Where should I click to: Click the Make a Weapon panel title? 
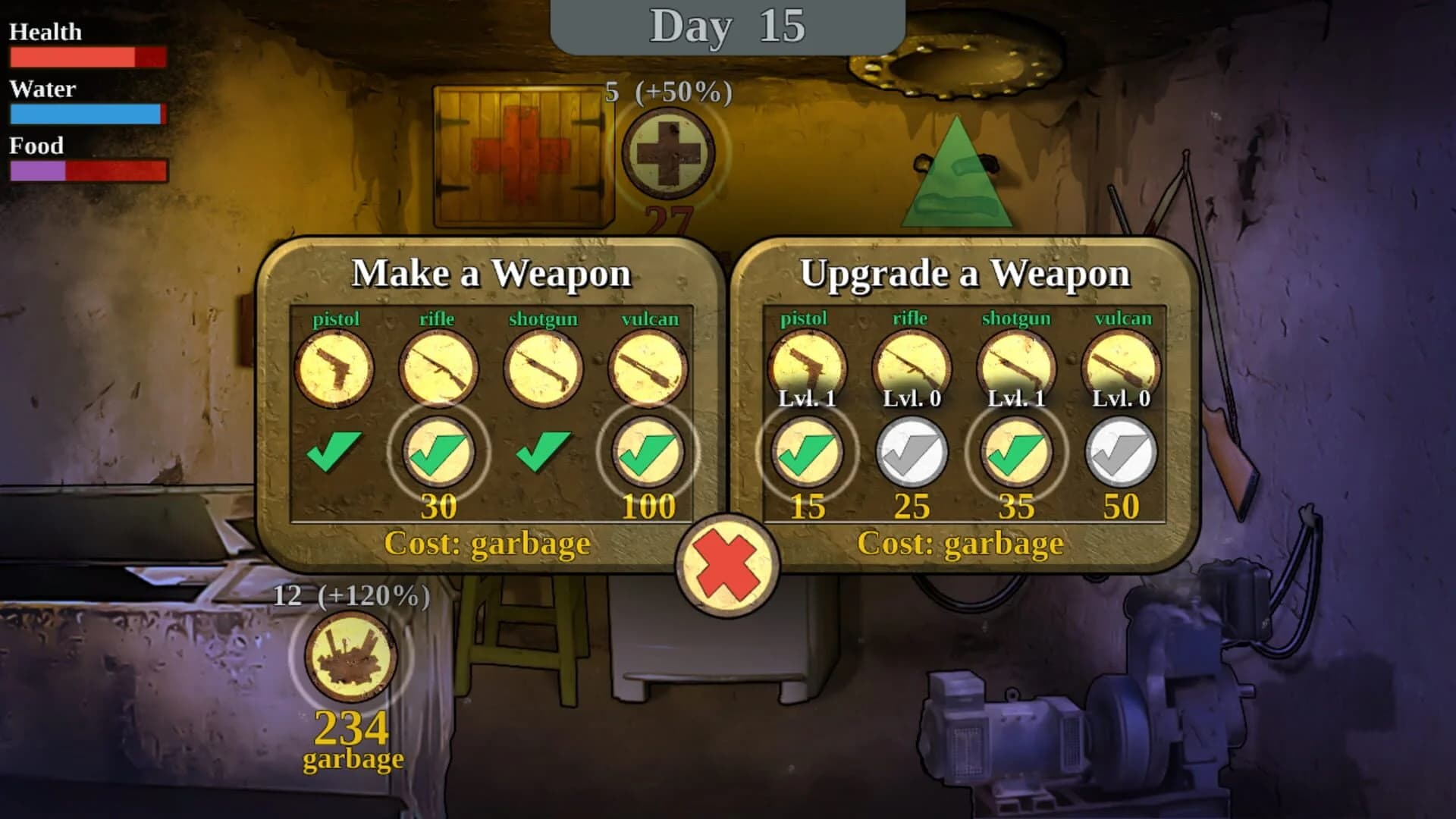[494, 273]
